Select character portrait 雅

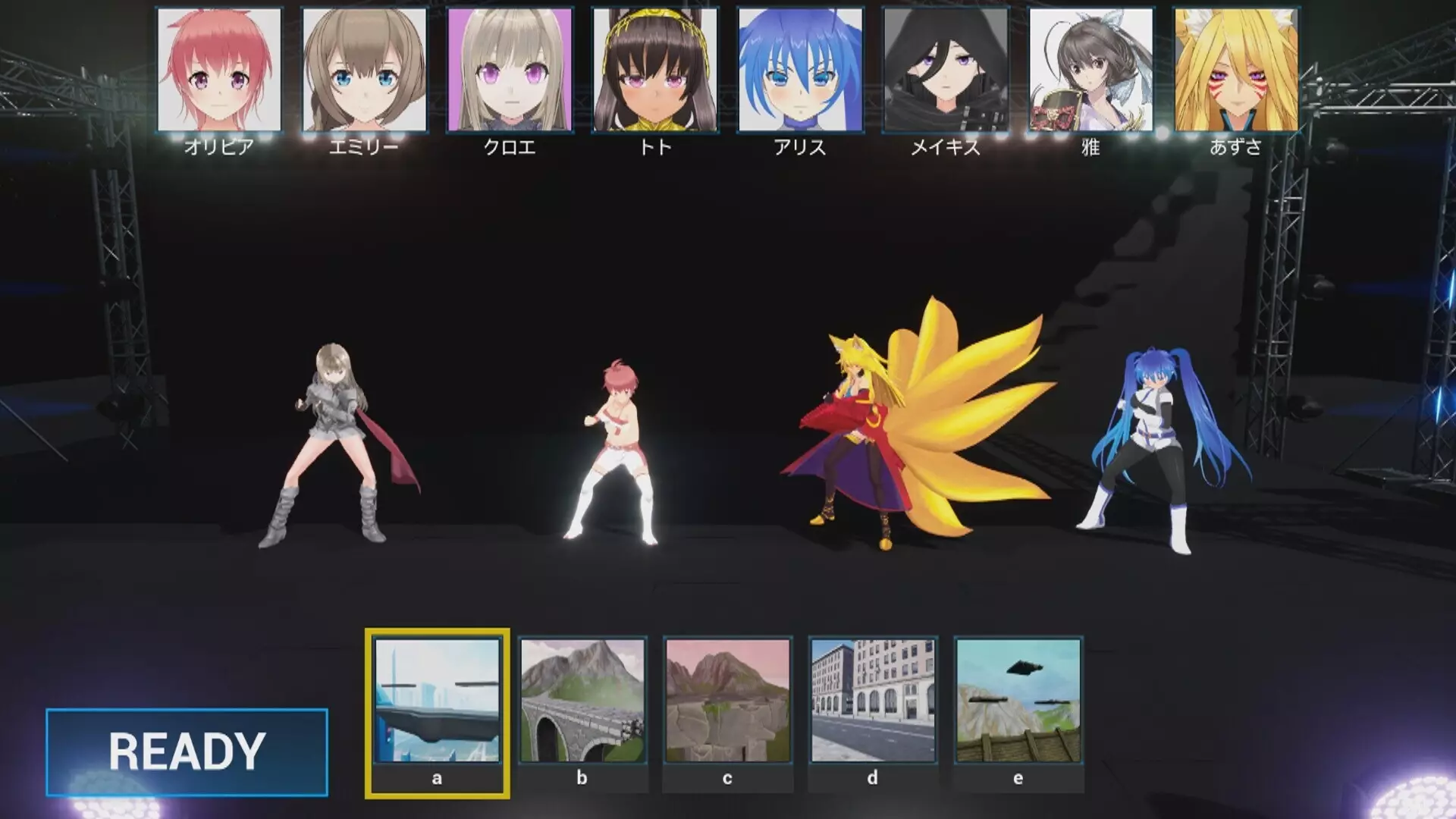[x=1088, y=70]
